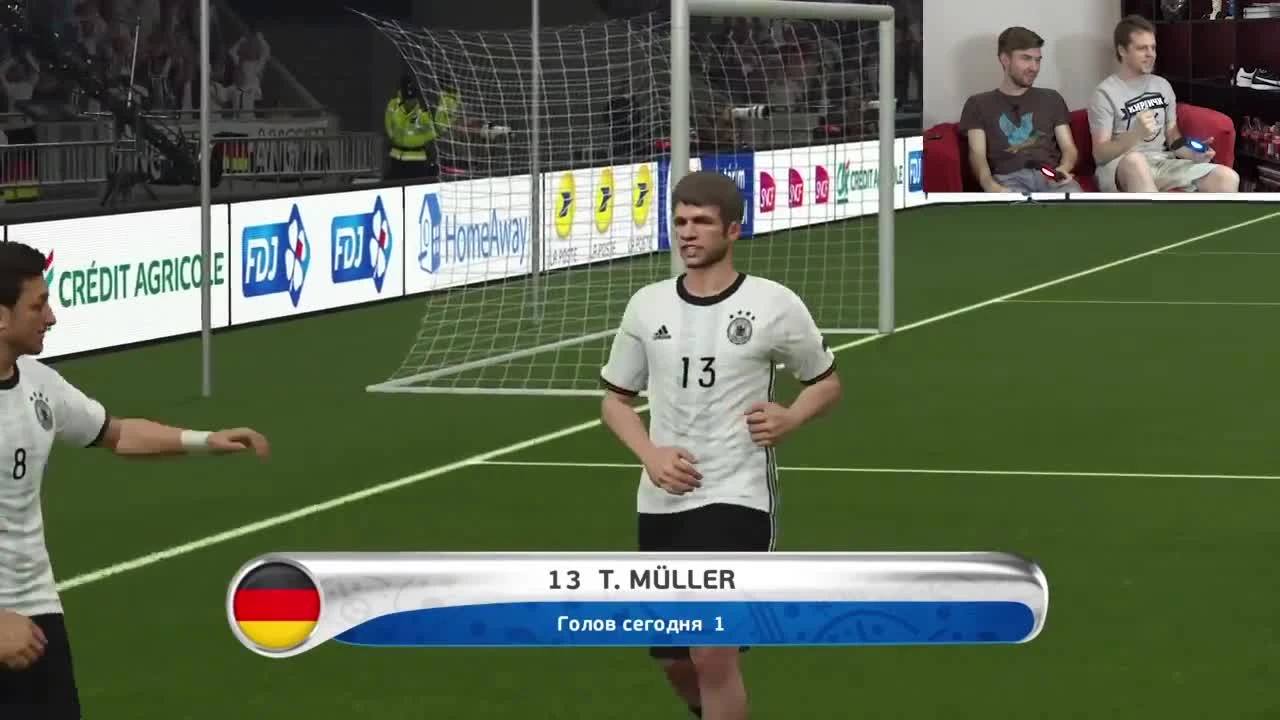This screenshot has height=720, width=1280.
Task: Click player number 13 on Müller's shirt
Action: [700, 372]
